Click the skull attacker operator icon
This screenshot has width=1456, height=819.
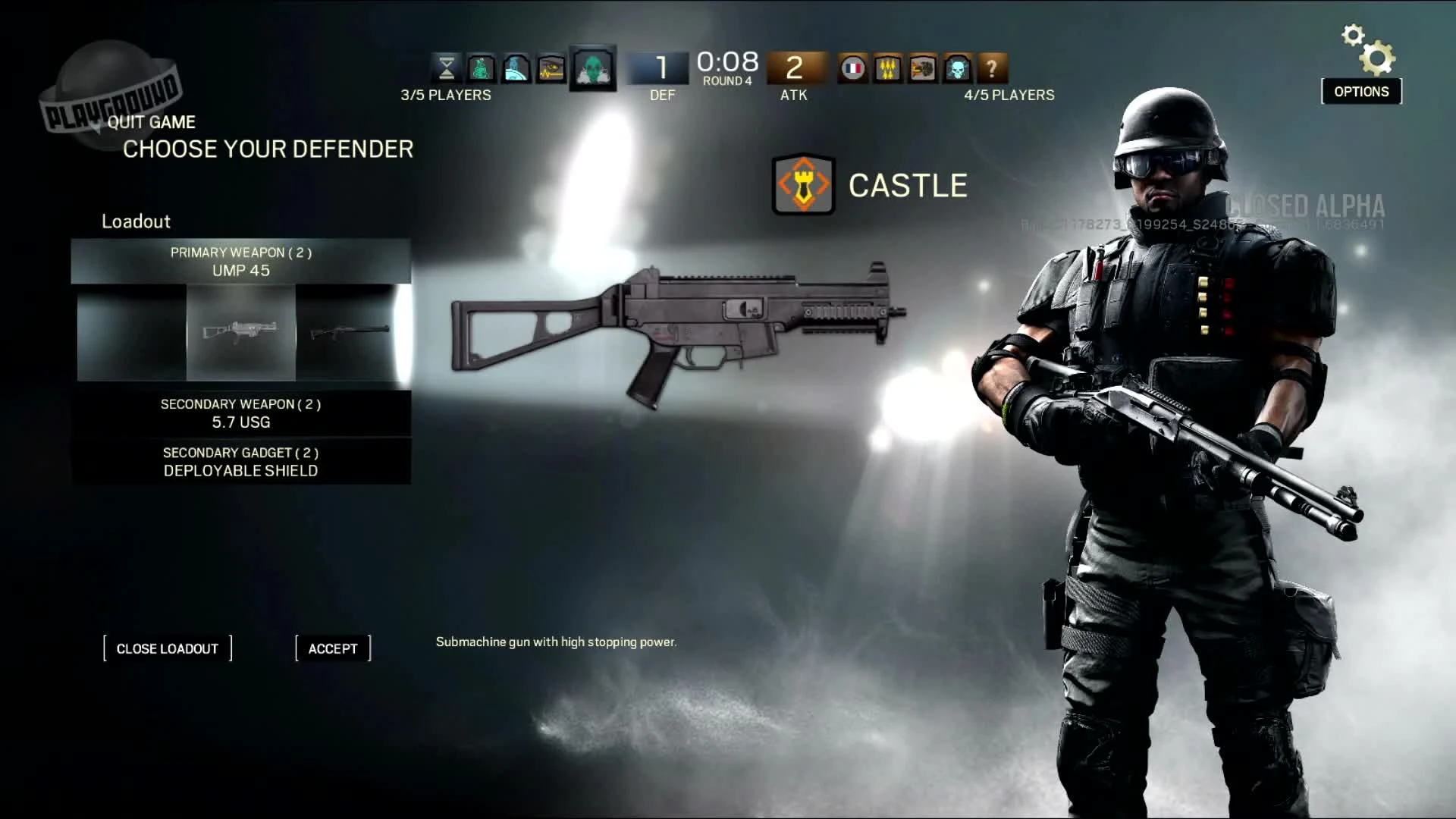tap(957, 68)
